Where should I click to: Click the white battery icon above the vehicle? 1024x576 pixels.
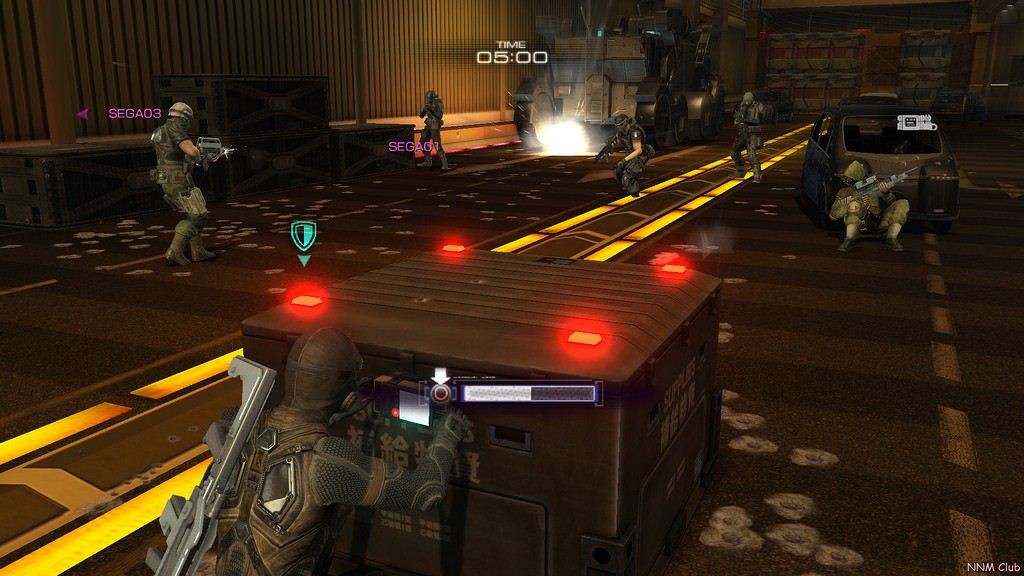click(914, 123)
